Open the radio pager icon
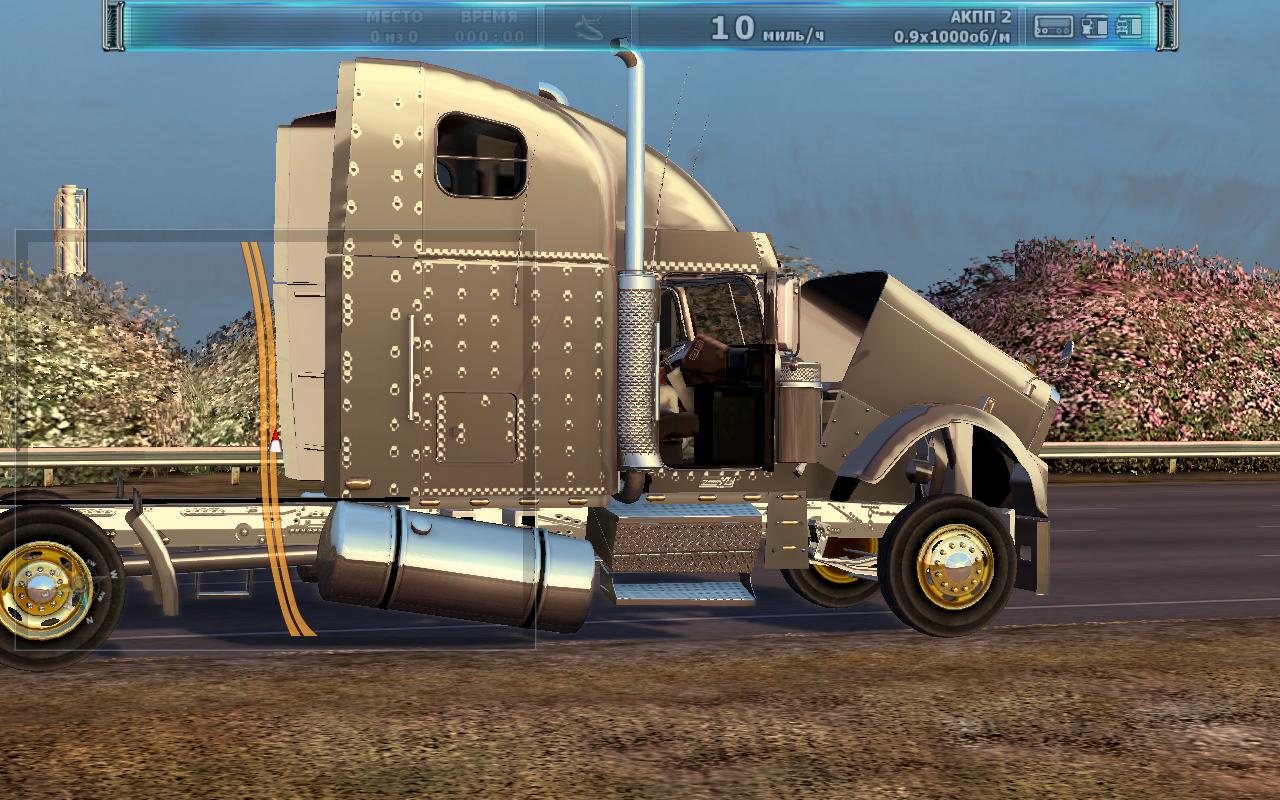This screenshot has width=1280, height=800. [x=1053, y=27]
